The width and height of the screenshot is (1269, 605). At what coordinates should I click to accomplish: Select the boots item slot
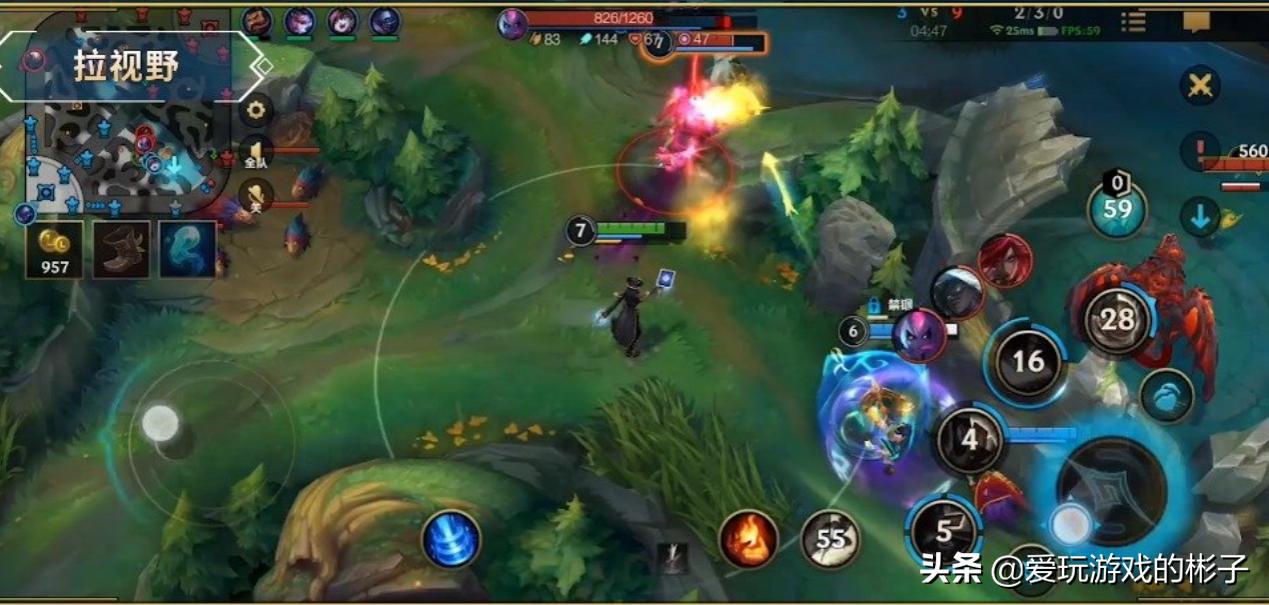click(x=122, y=250)
